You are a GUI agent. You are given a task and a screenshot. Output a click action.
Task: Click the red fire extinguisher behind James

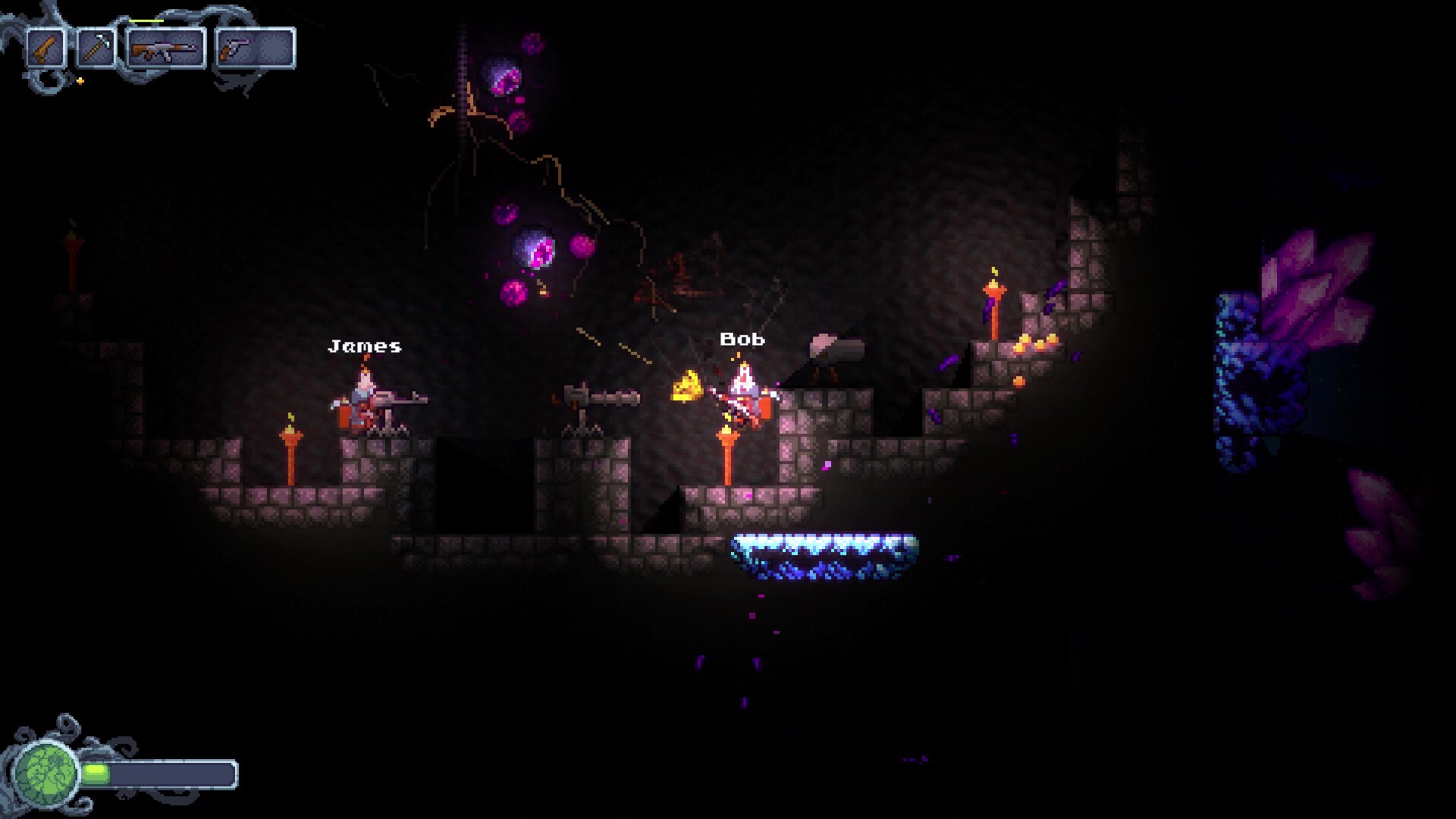[343, 417]
